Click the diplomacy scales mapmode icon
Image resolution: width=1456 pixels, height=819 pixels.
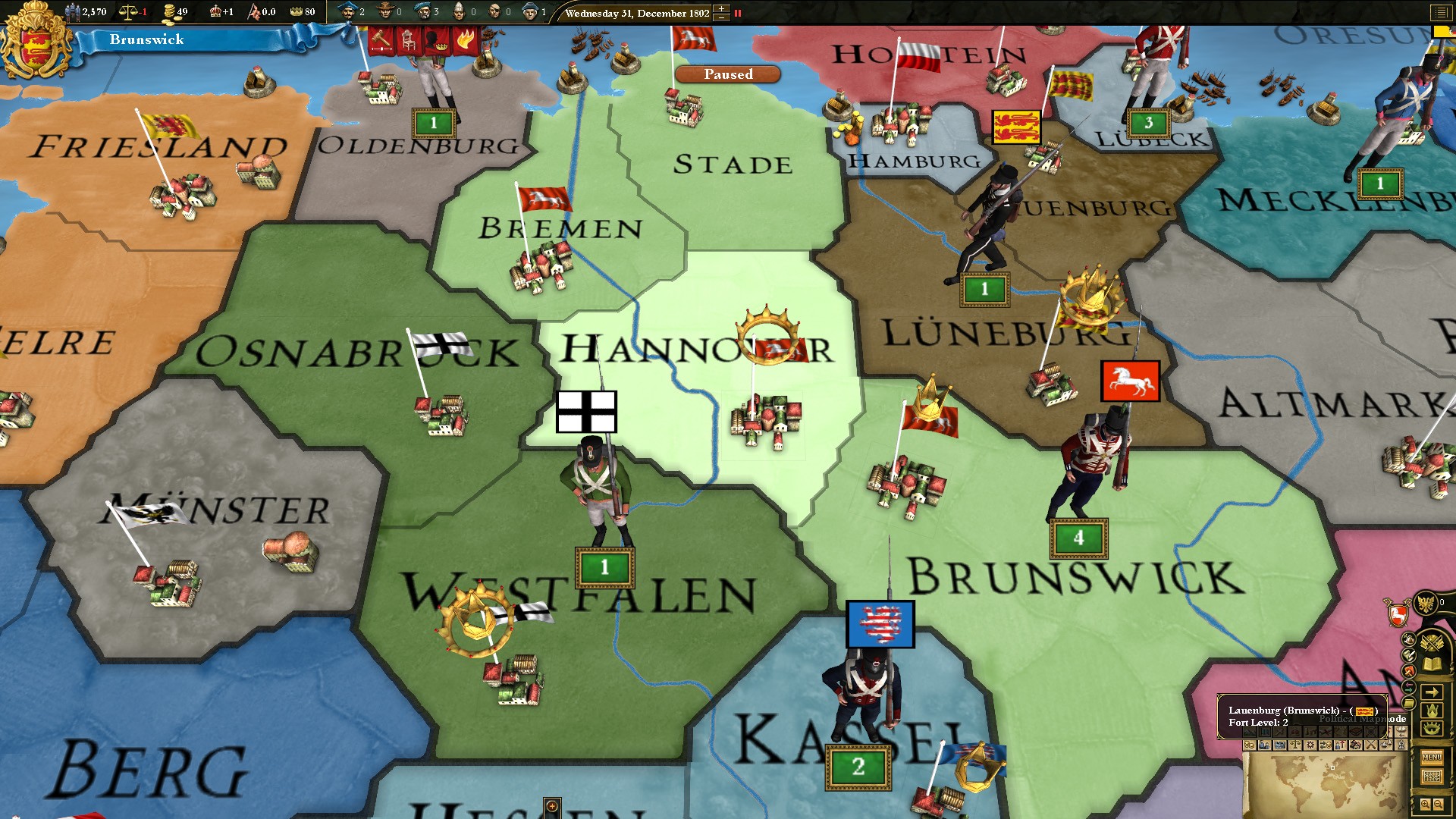[1296, 746]
